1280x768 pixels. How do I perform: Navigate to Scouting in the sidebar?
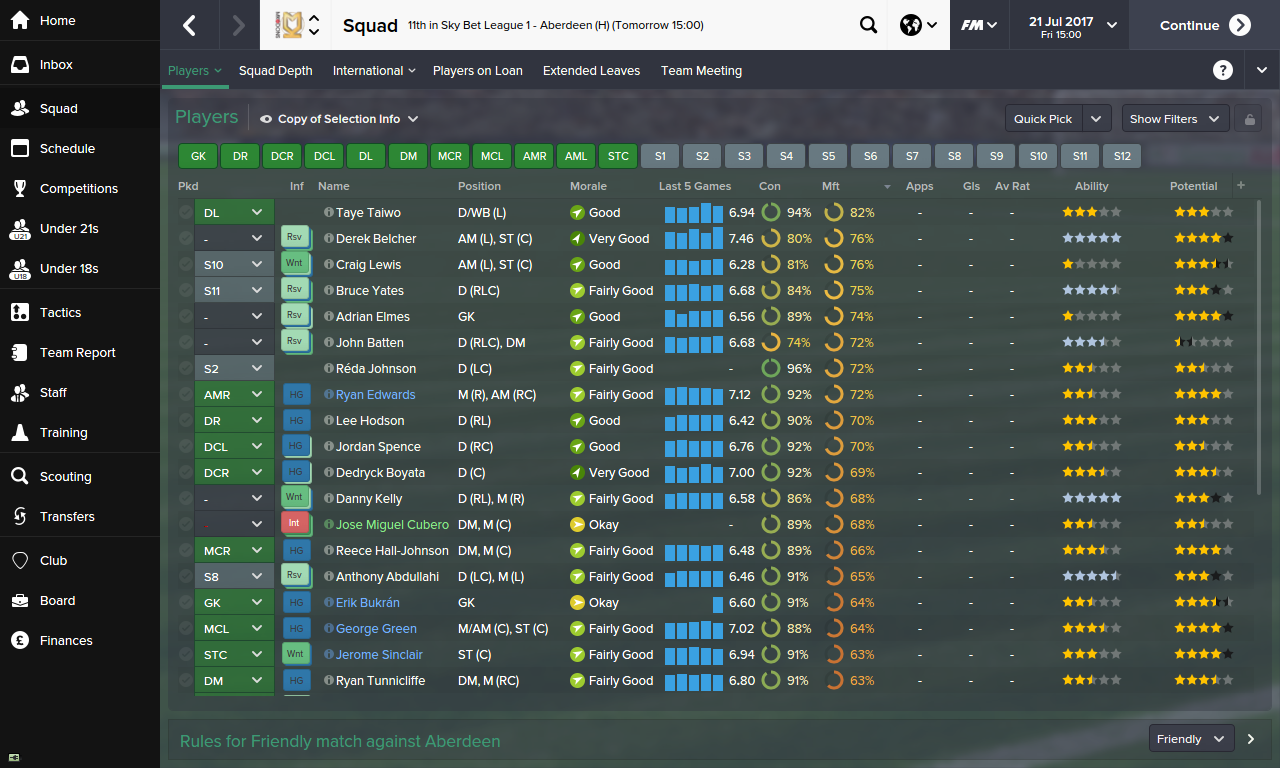coord(66,476)
